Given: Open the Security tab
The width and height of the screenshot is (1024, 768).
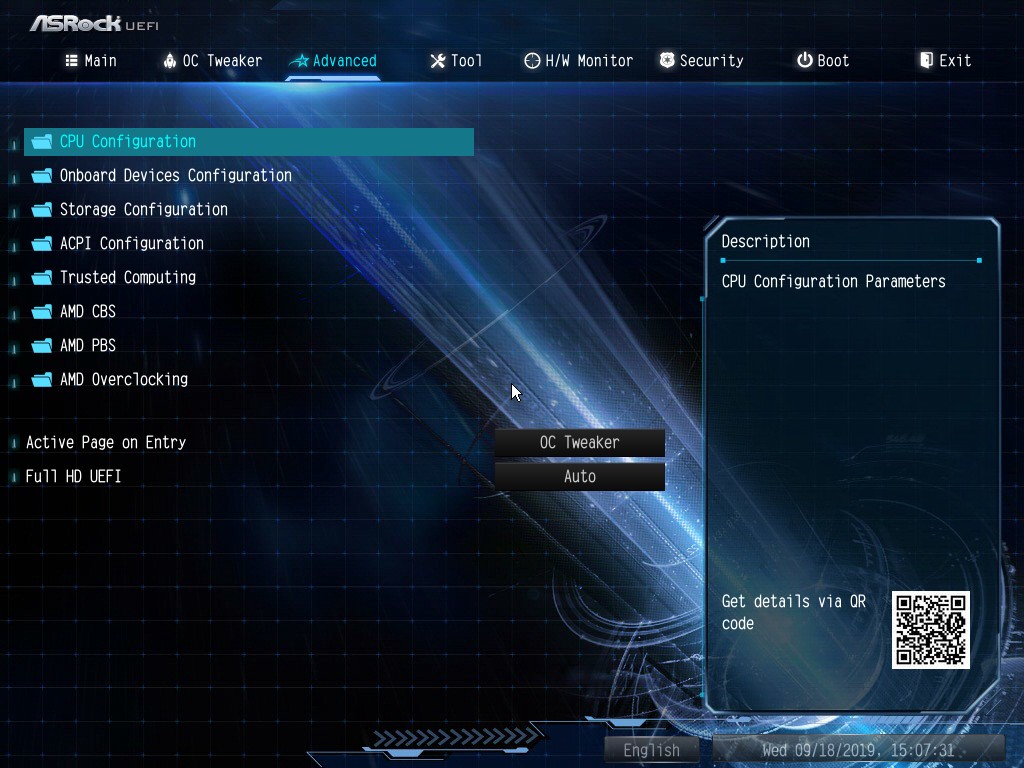Looking at the screenshot, I should pos(701,61).
